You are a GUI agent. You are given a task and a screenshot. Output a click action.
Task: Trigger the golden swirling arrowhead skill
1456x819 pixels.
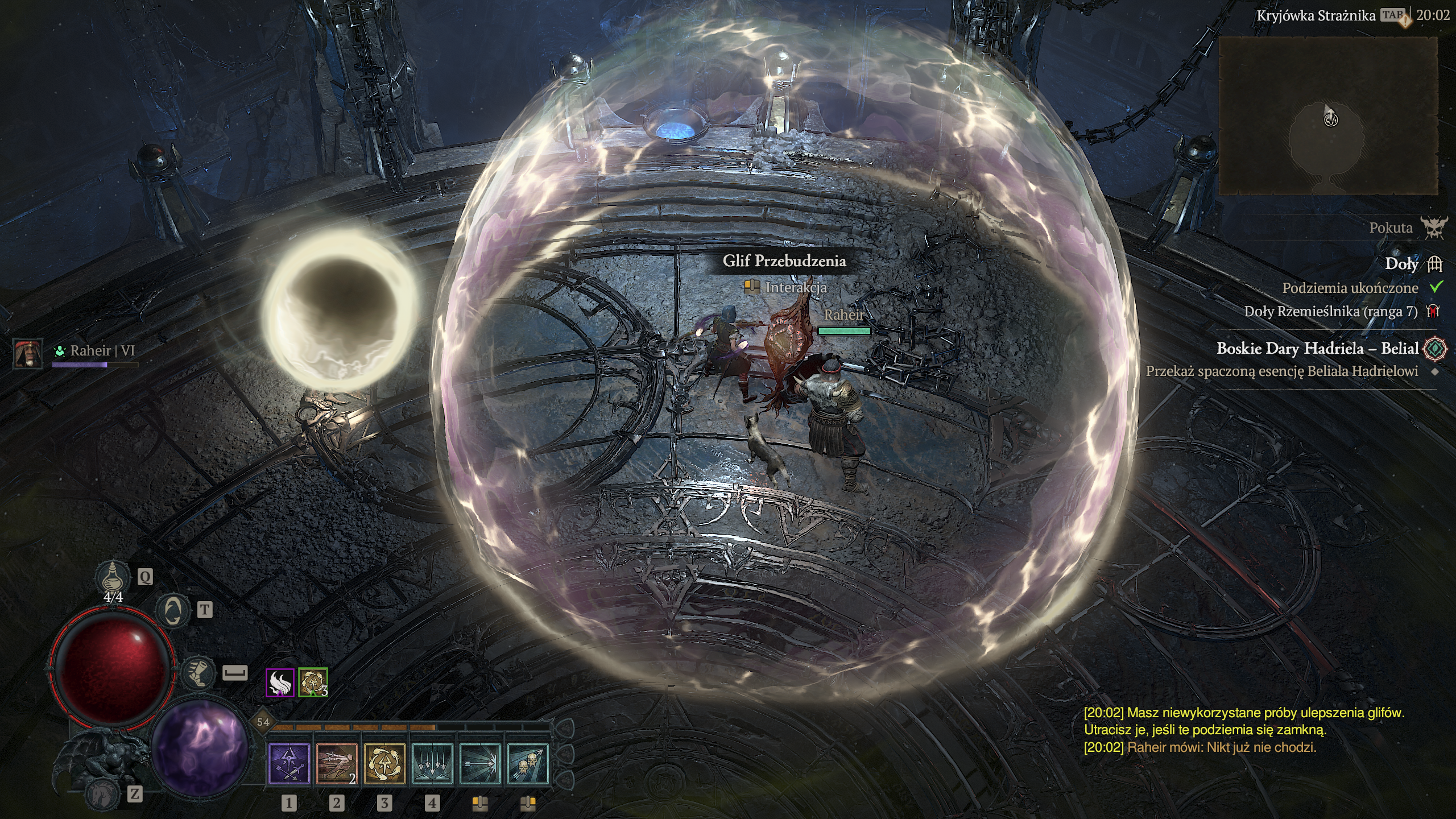point(384,764)
